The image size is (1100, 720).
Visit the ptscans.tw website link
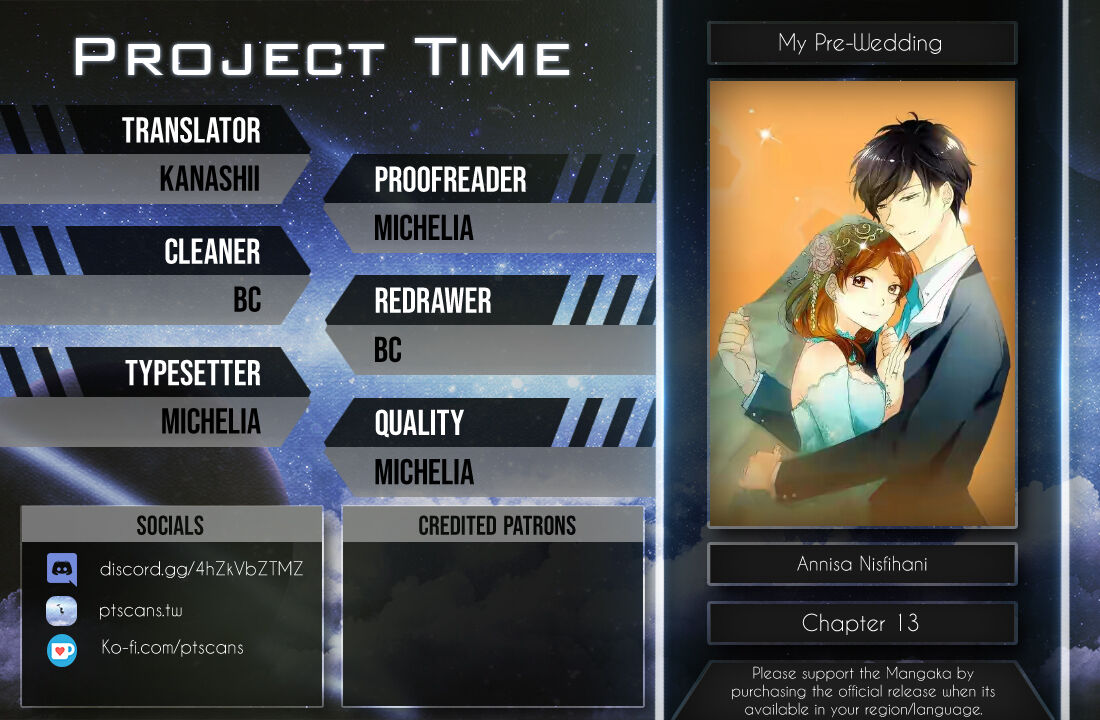pyautogui.click(x=141, y=610)
